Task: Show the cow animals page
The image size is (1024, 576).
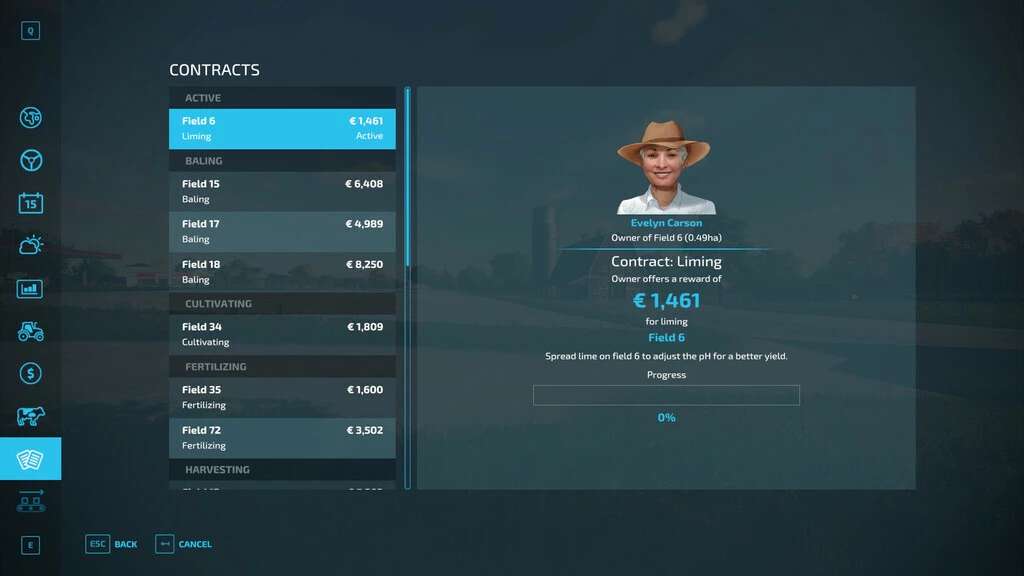Action: click(x=31, y=416)
